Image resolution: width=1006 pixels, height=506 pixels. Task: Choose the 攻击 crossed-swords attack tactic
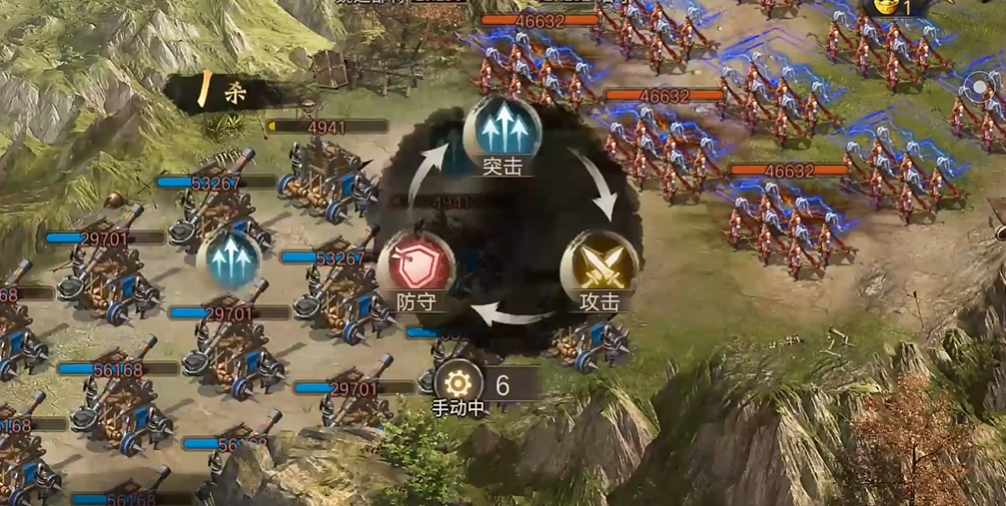[599, 267]
